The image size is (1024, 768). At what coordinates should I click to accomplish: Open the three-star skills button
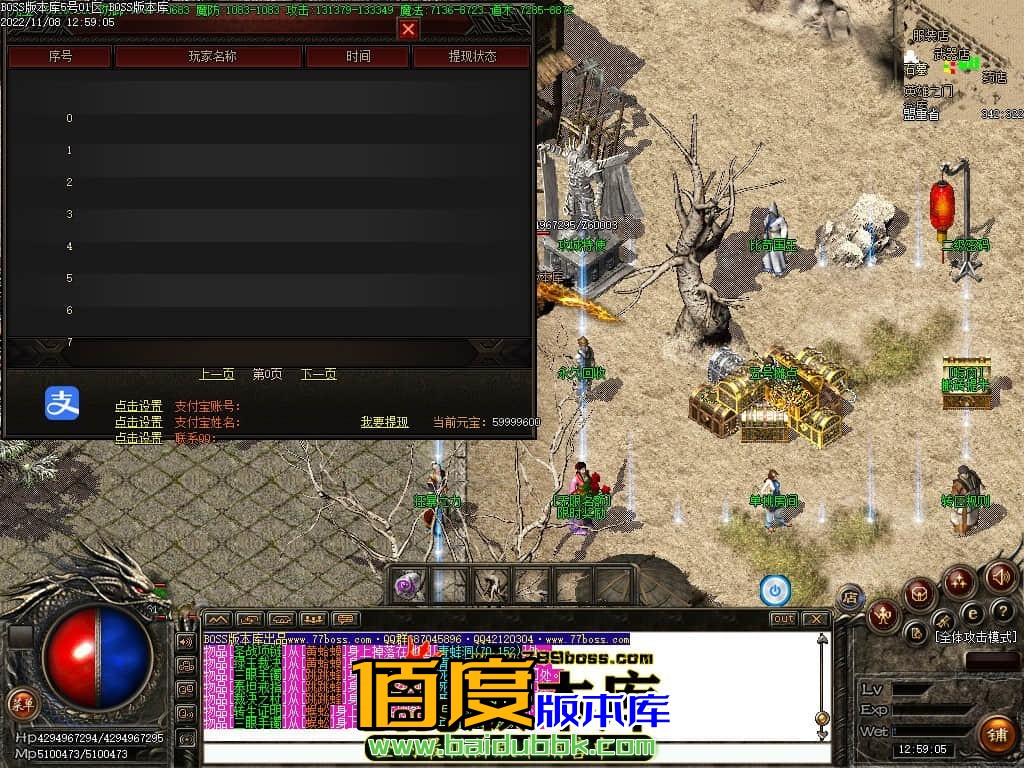pos(959,581)
